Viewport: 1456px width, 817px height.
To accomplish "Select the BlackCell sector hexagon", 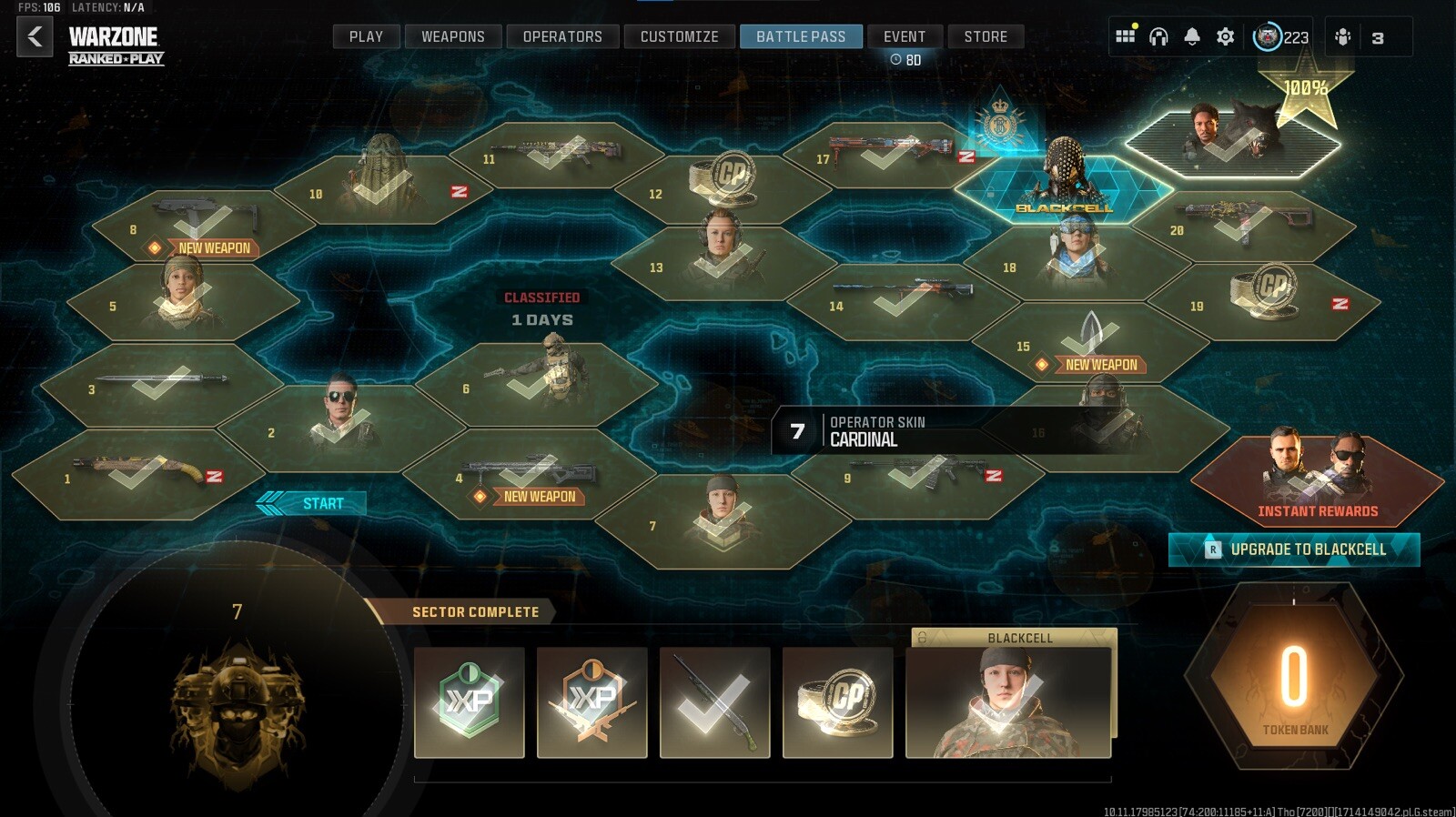I will coord(1064,187).
